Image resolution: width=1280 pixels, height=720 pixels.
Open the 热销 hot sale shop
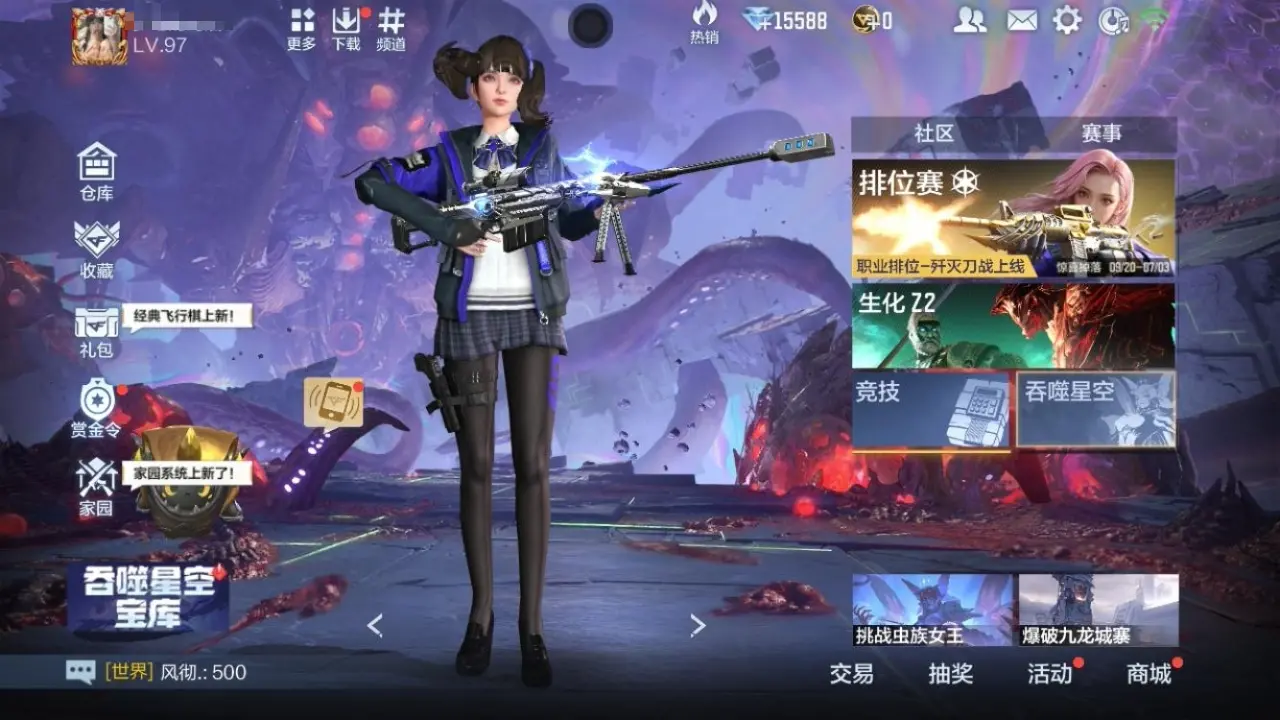[704, 22]
